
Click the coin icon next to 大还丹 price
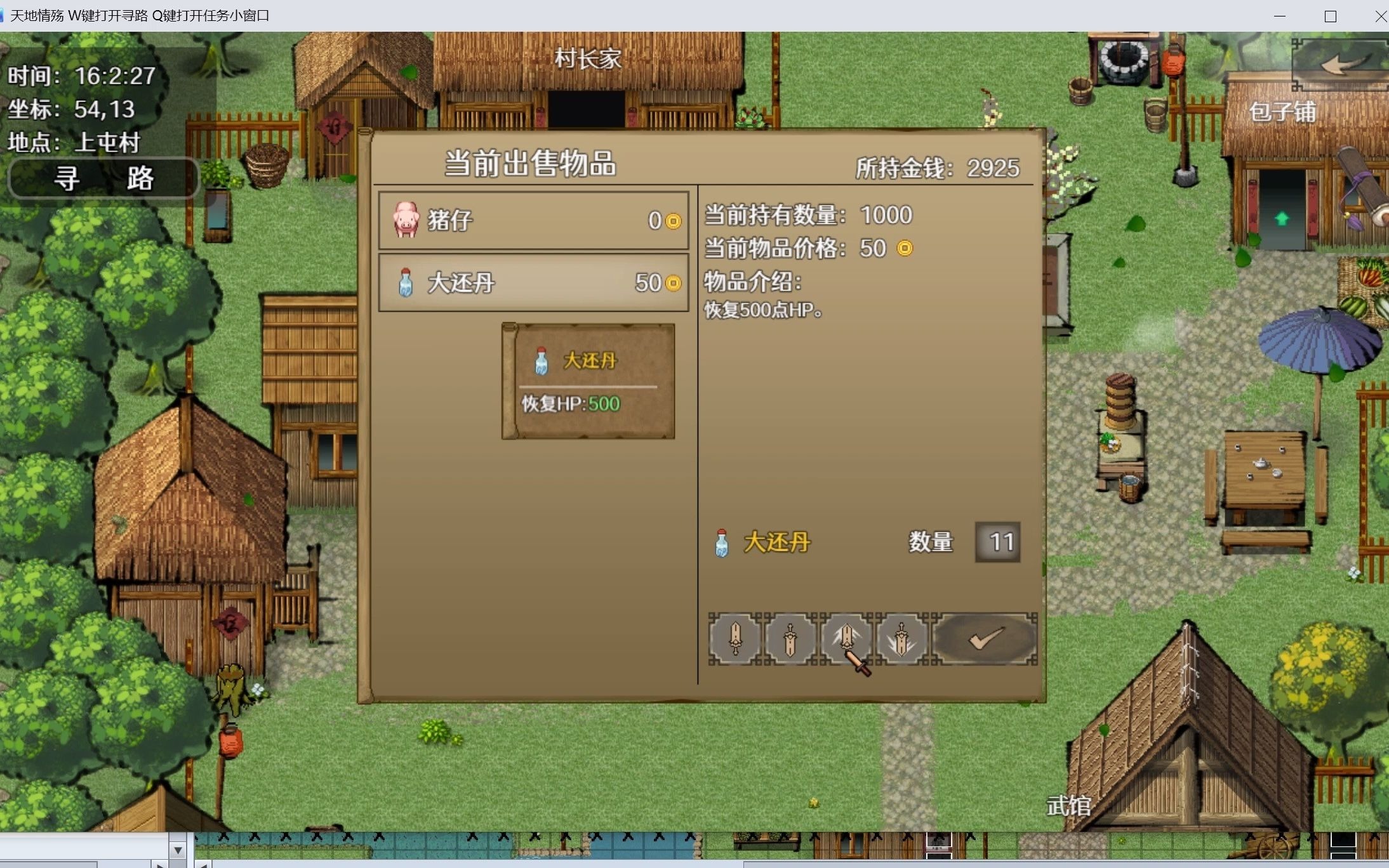[674, 283]
